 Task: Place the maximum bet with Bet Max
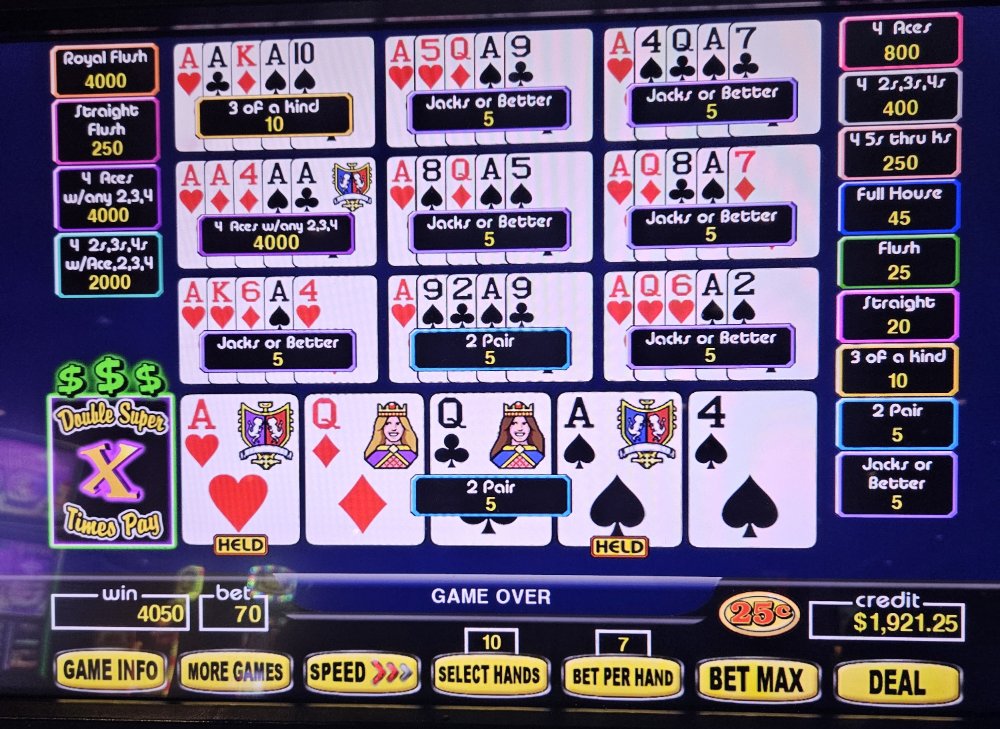point(756,681)
